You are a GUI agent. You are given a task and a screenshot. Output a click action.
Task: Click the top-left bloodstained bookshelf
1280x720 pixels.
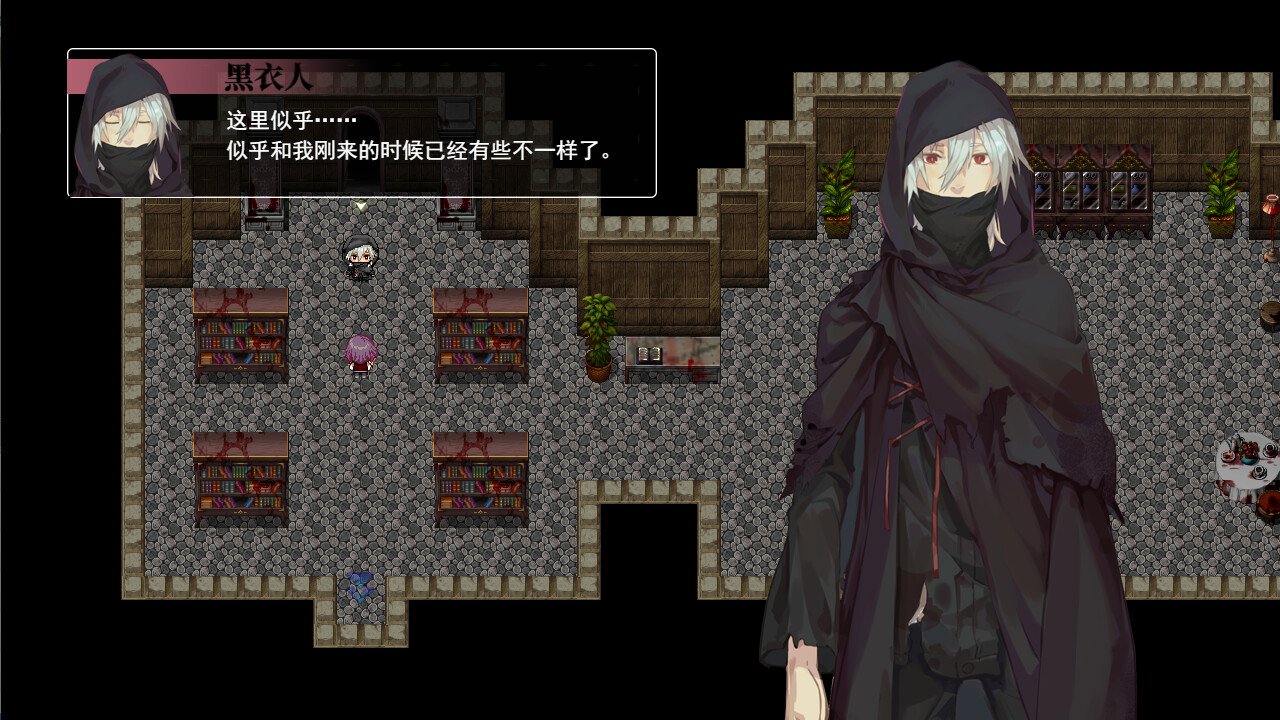tap(238, 330)
